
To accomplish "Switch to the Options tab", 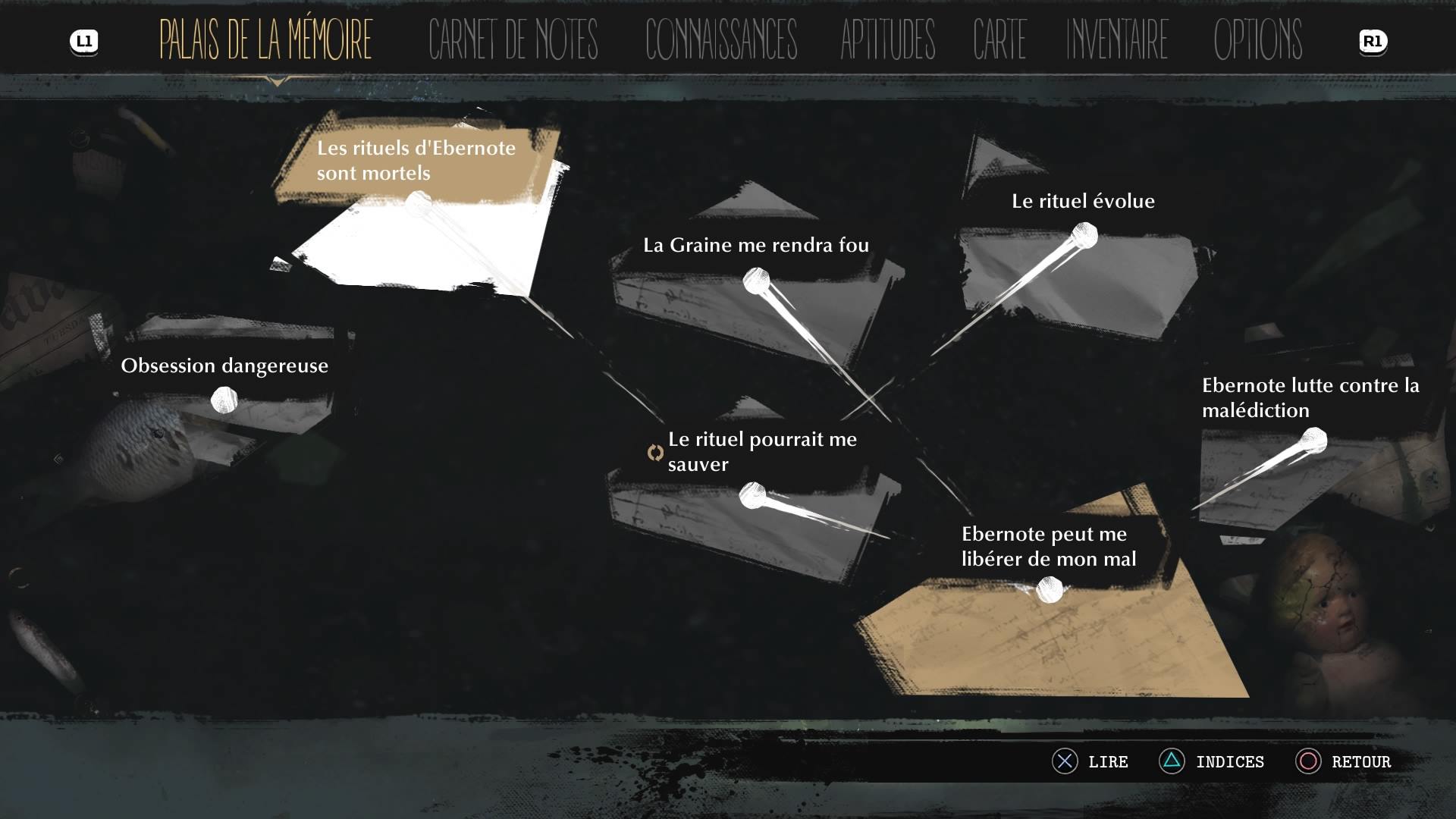I will [1257, 39].
